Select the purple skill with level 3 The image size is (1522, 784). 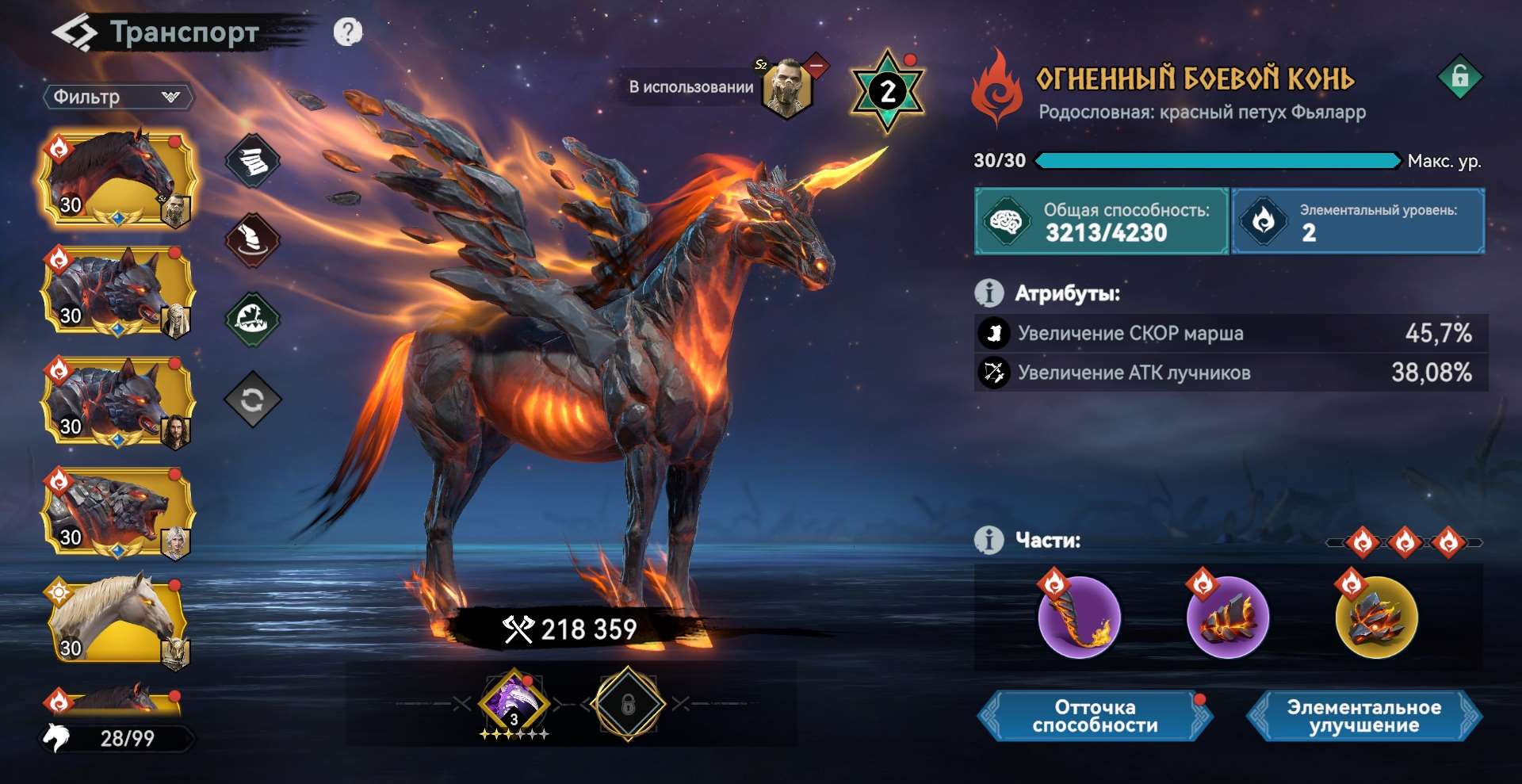[x=514, y=702]
